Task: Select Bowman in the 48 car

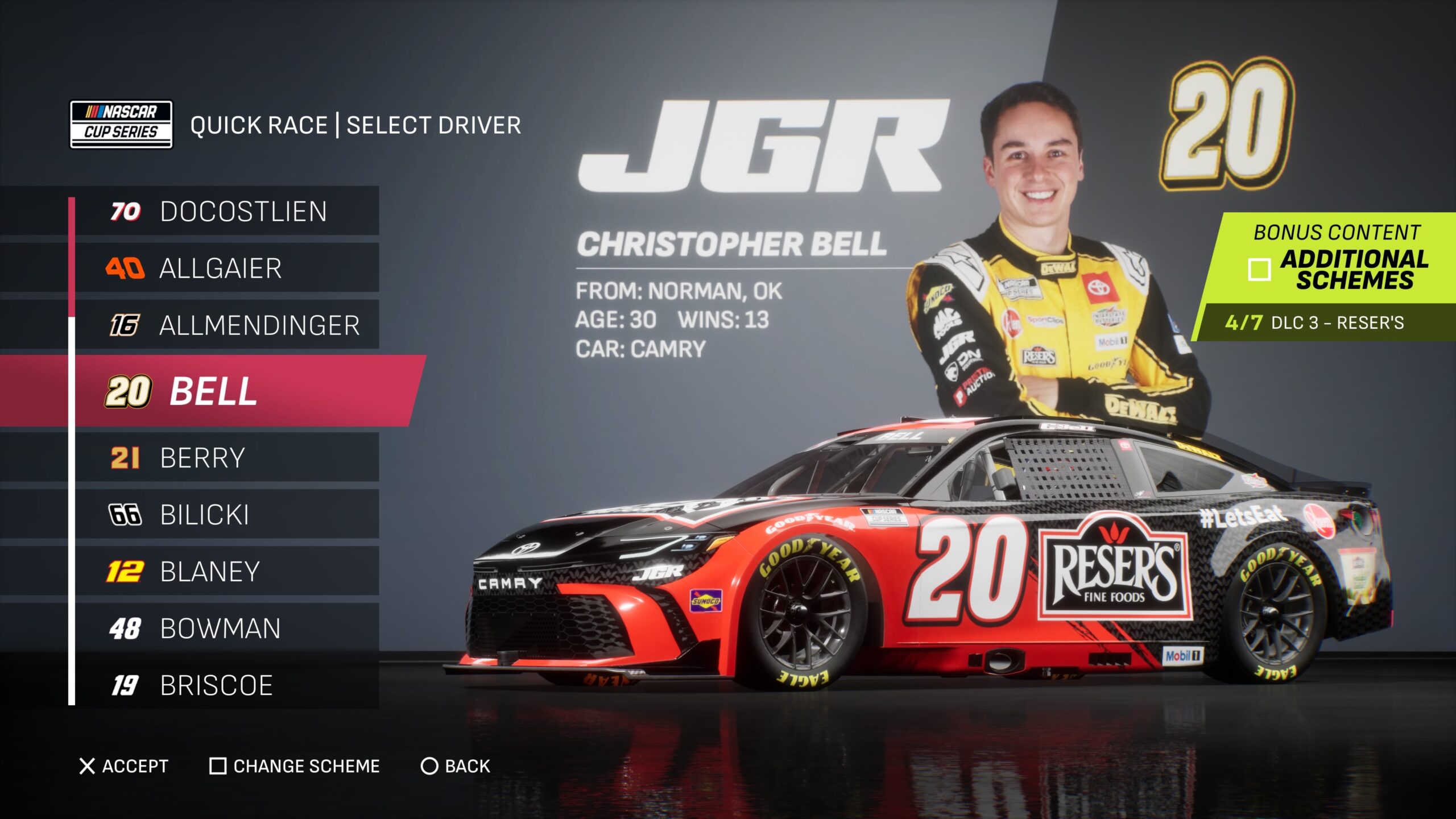Action: (227, 628)
